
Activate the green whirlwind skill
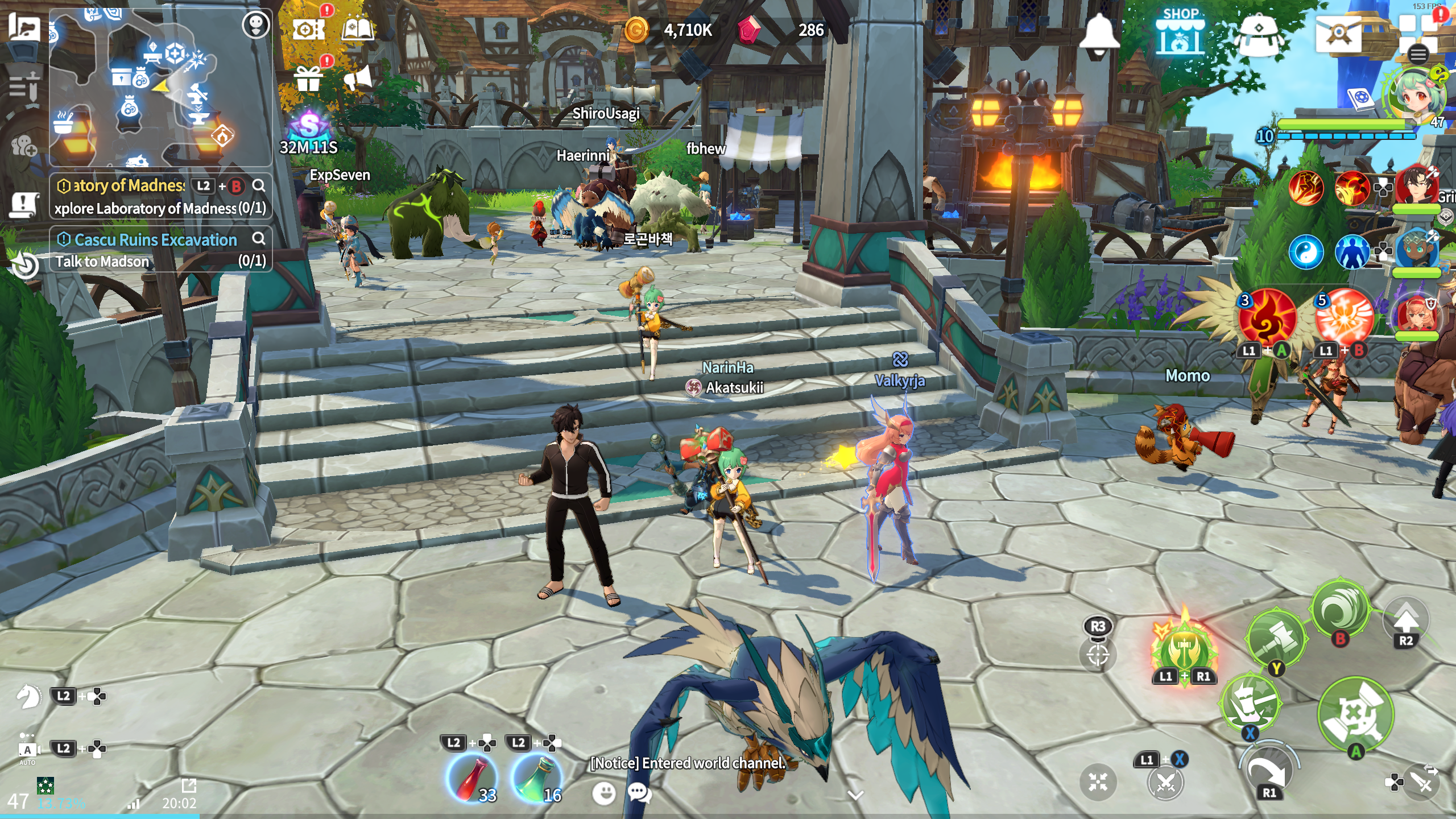1340,610
